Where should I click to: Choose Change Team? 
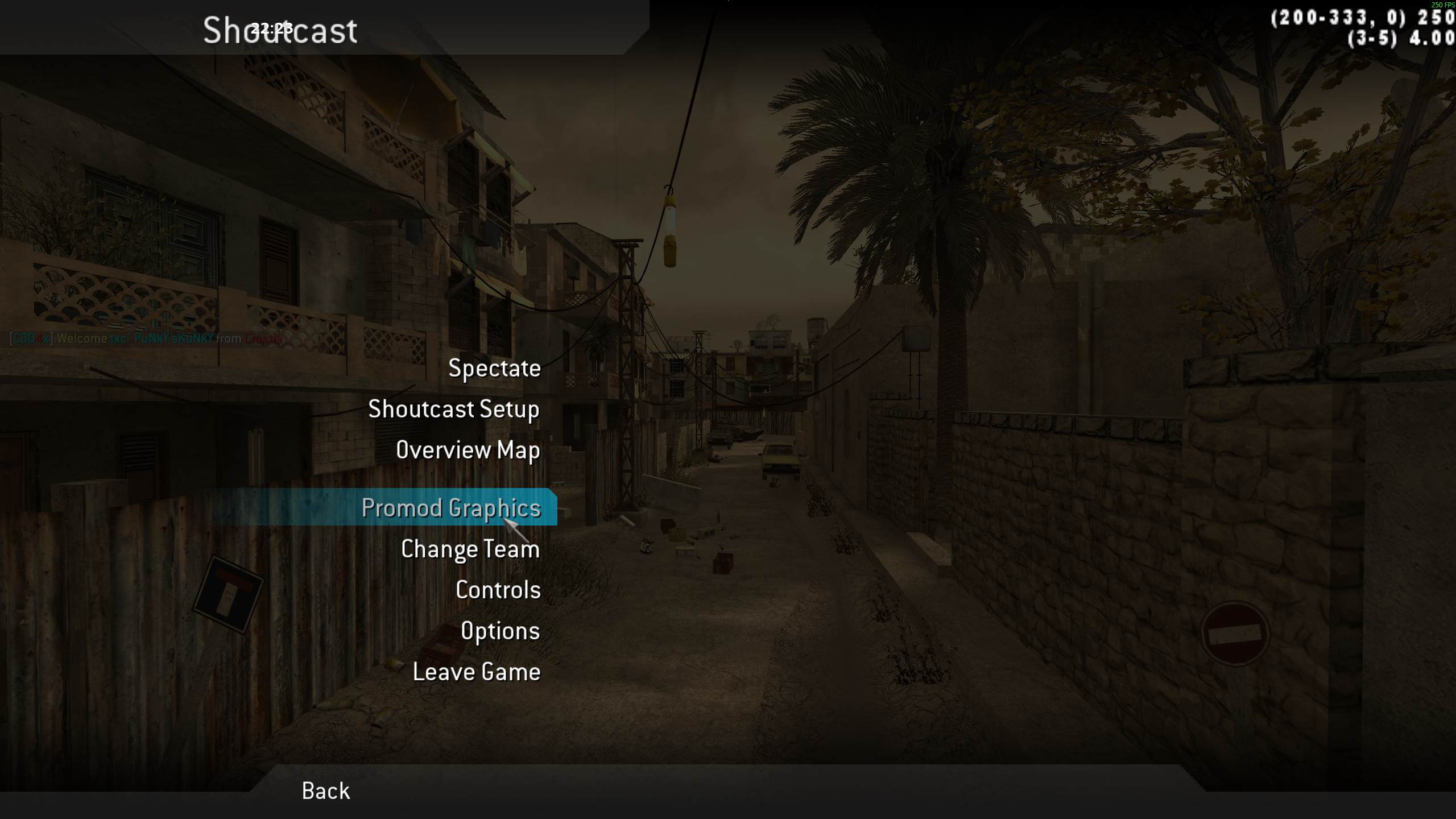[470, 549]
